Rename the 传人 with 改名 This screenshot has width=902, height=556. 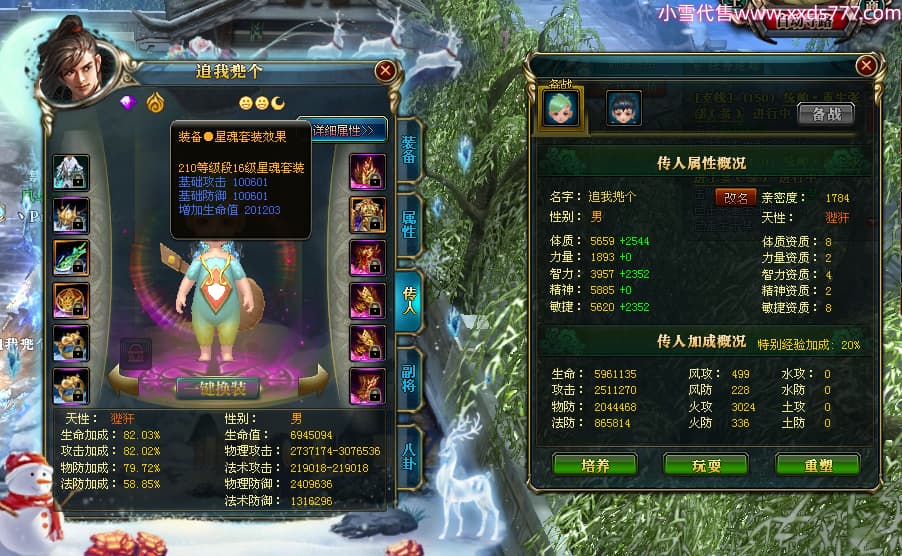(736, 197)
